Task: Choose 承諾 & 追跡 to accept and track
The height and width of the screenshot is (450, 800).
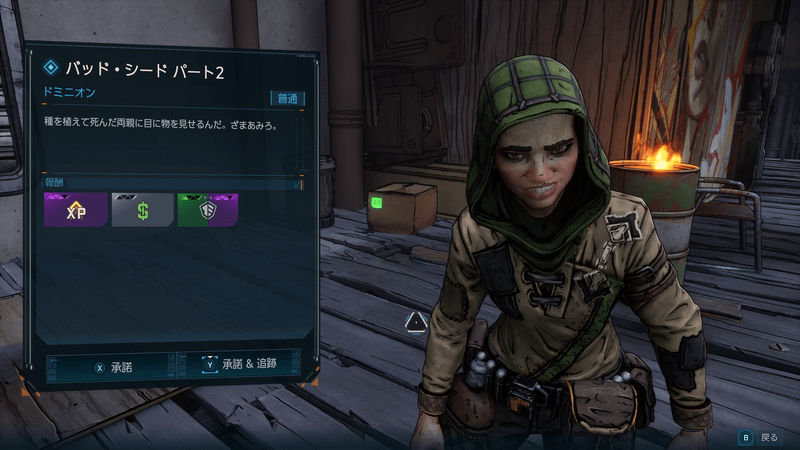Action: [243, 367]
